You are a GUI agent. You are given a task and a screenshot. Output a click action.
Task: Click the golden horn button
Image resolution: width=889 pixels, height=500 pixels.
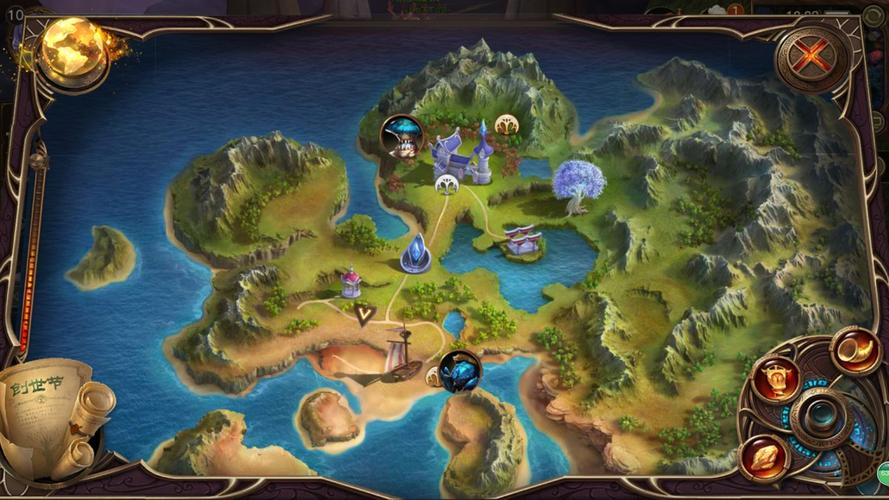pos(856,350)
